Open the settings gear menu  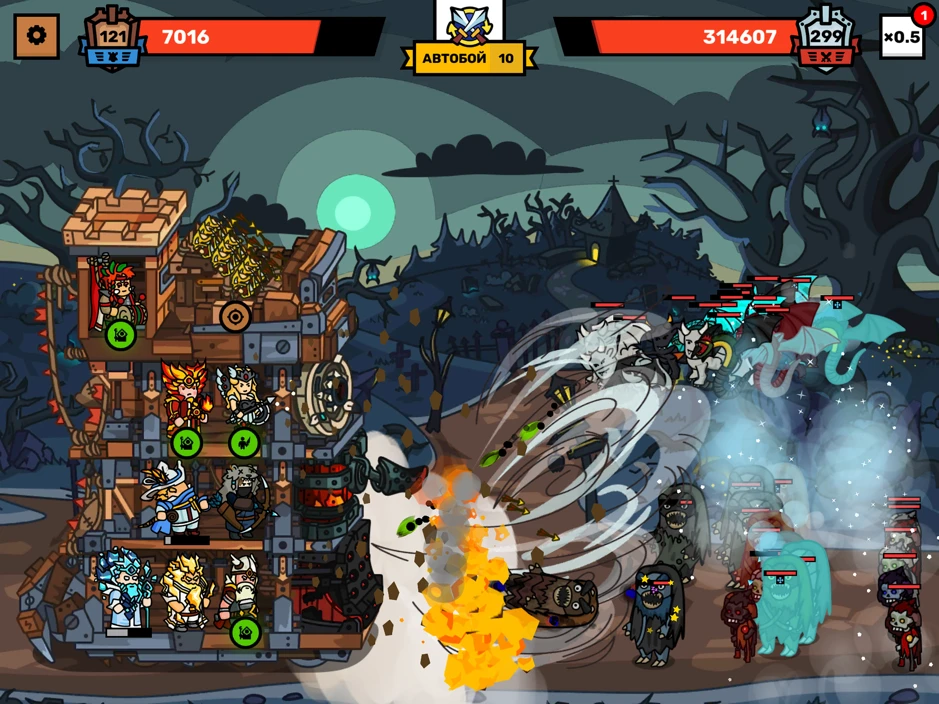[x=36, y=36]
